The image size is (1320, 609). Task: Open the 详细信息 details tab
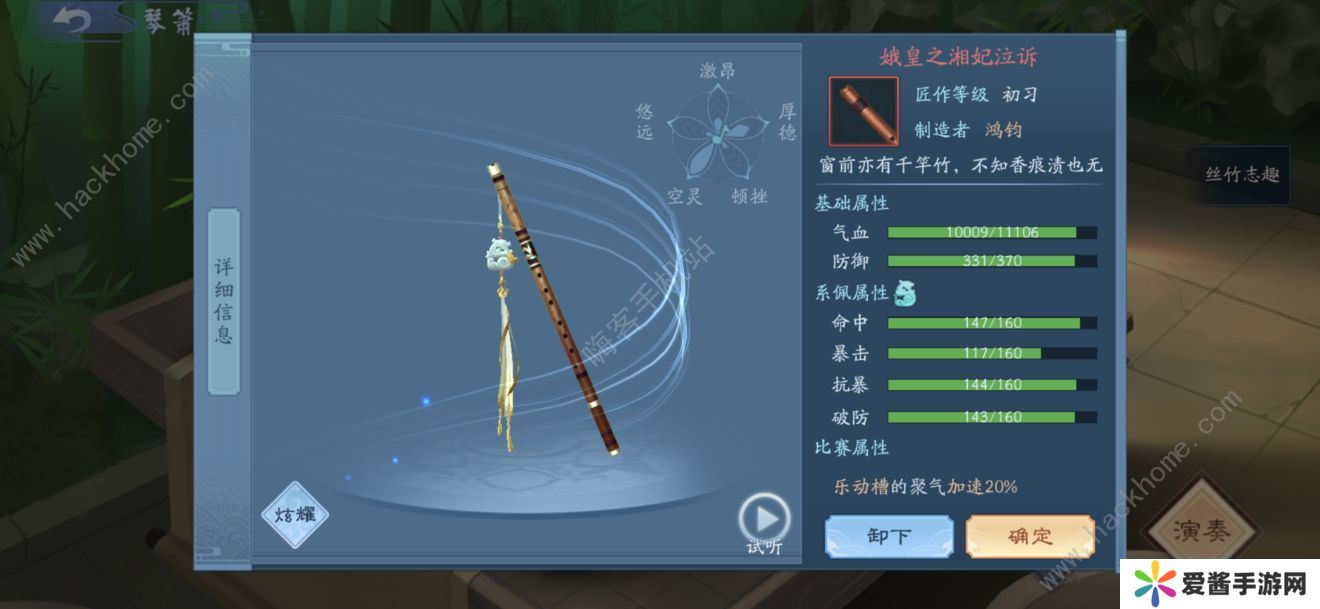click(x=224, y=301)
